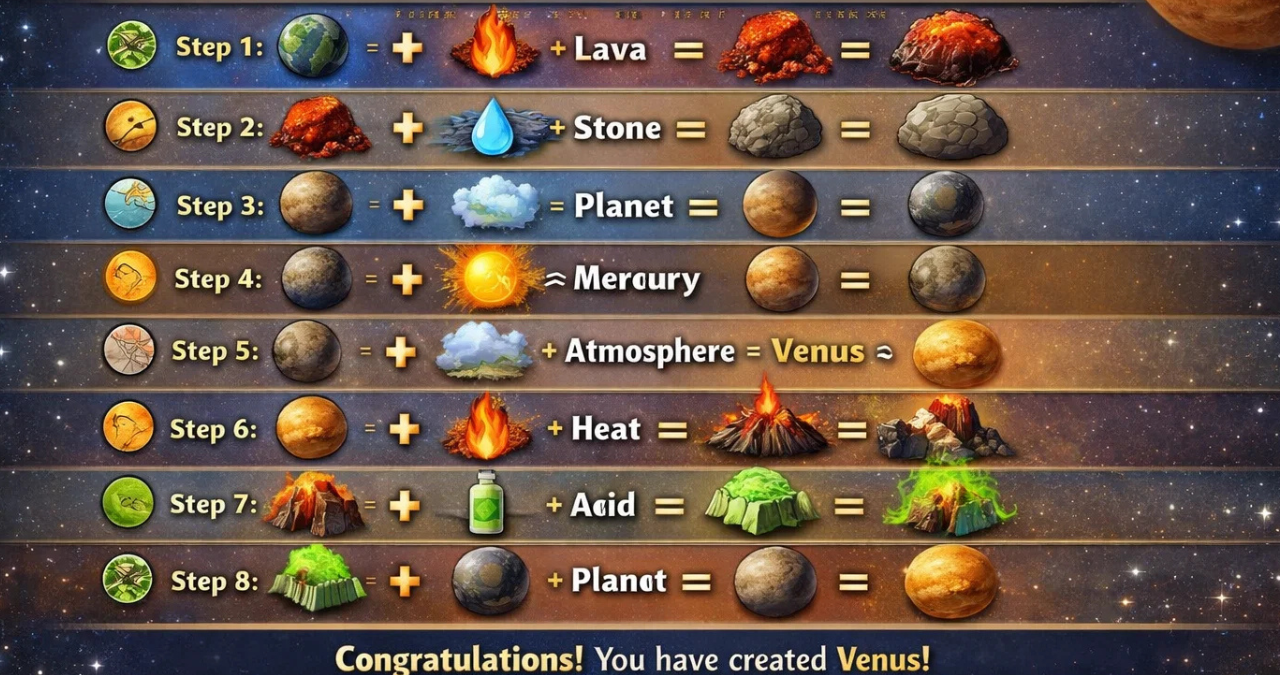Choose the water droplet ingredient in Step 2
This screenshot has width=1280, height=675.
pos(490,127)
